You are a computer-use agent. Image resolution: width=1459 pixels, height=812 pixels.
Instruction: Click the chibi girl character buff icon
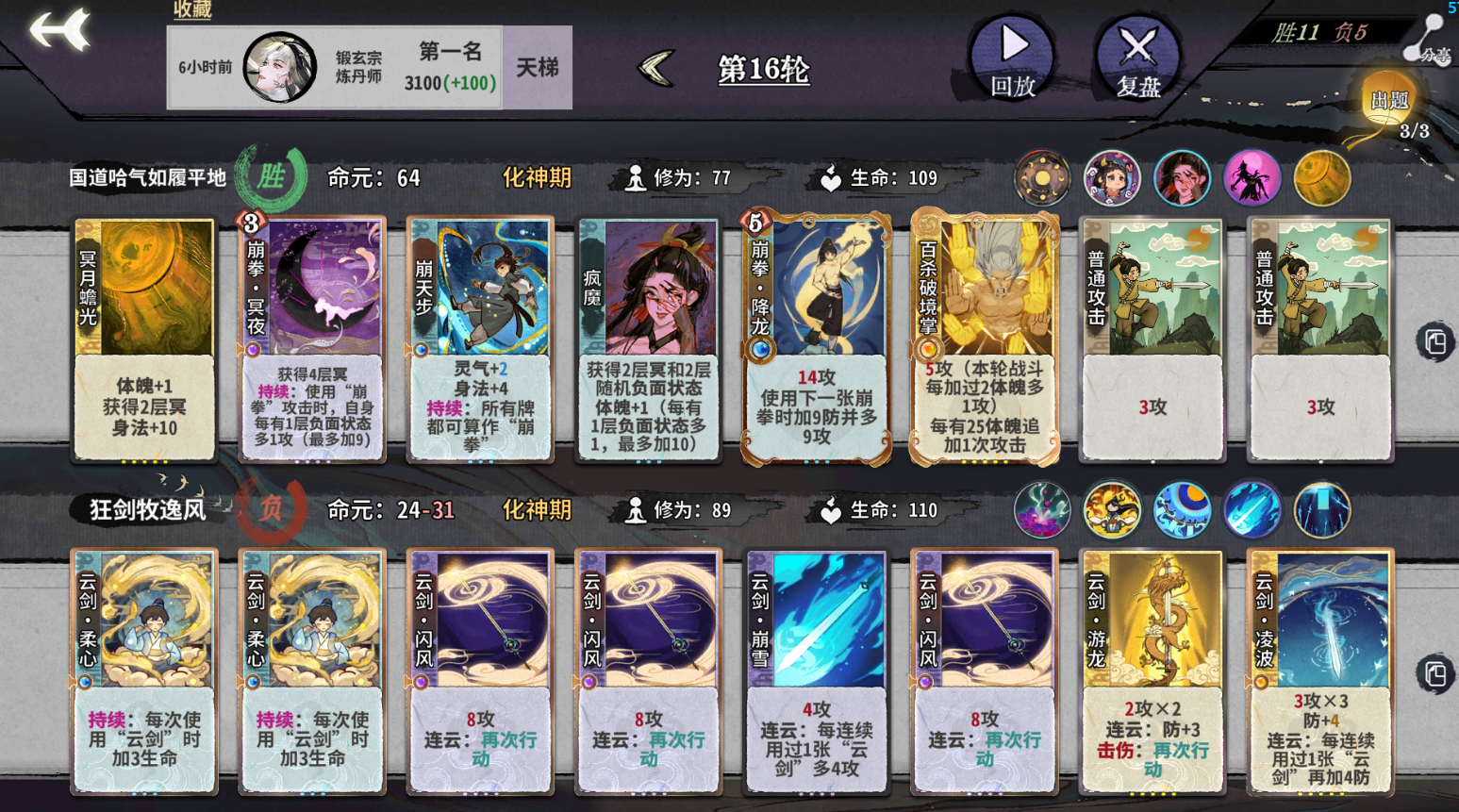[1113, 177]
